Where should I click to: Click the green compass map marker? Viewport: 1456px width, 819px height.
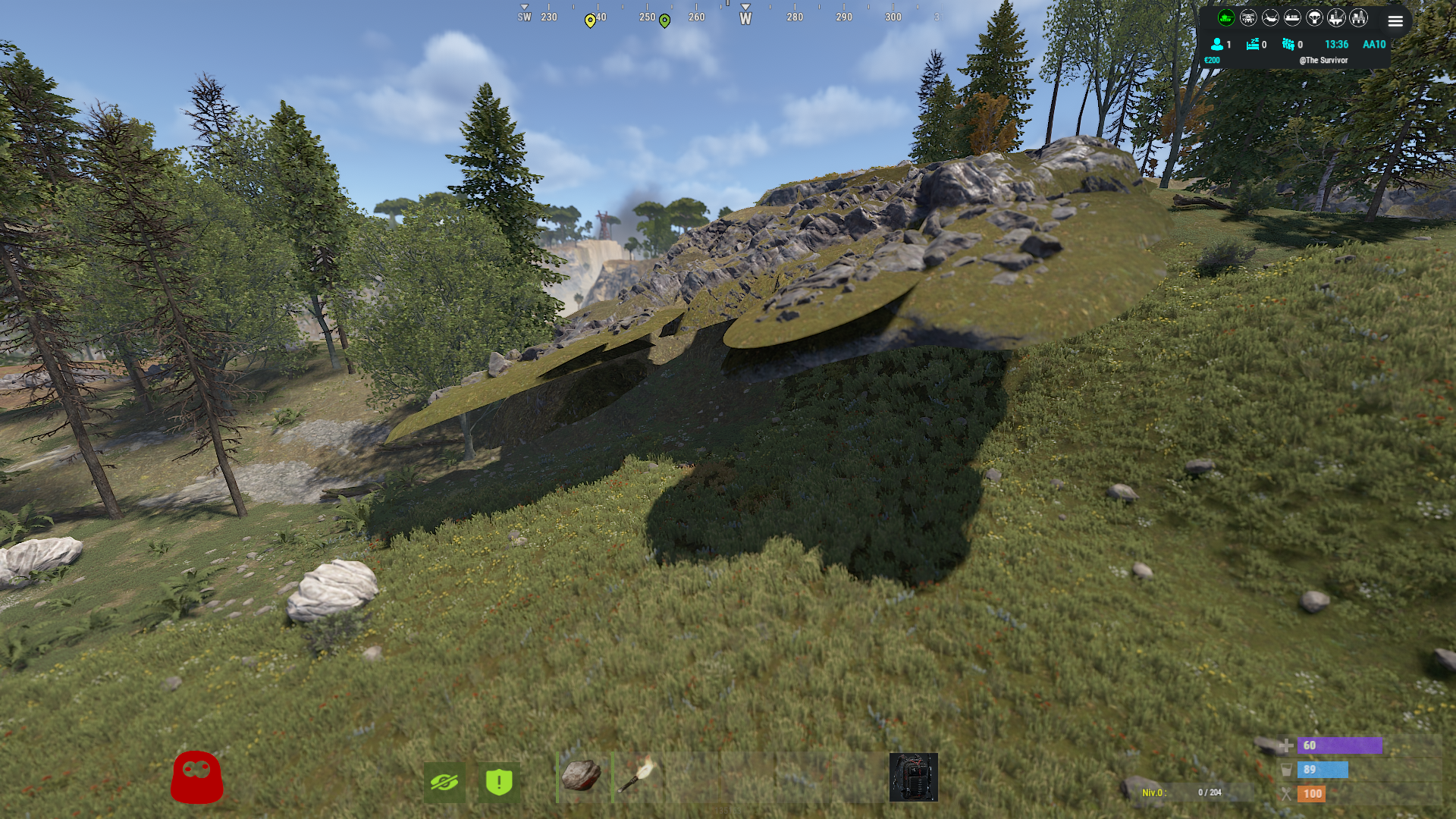(x=664, y=20)
